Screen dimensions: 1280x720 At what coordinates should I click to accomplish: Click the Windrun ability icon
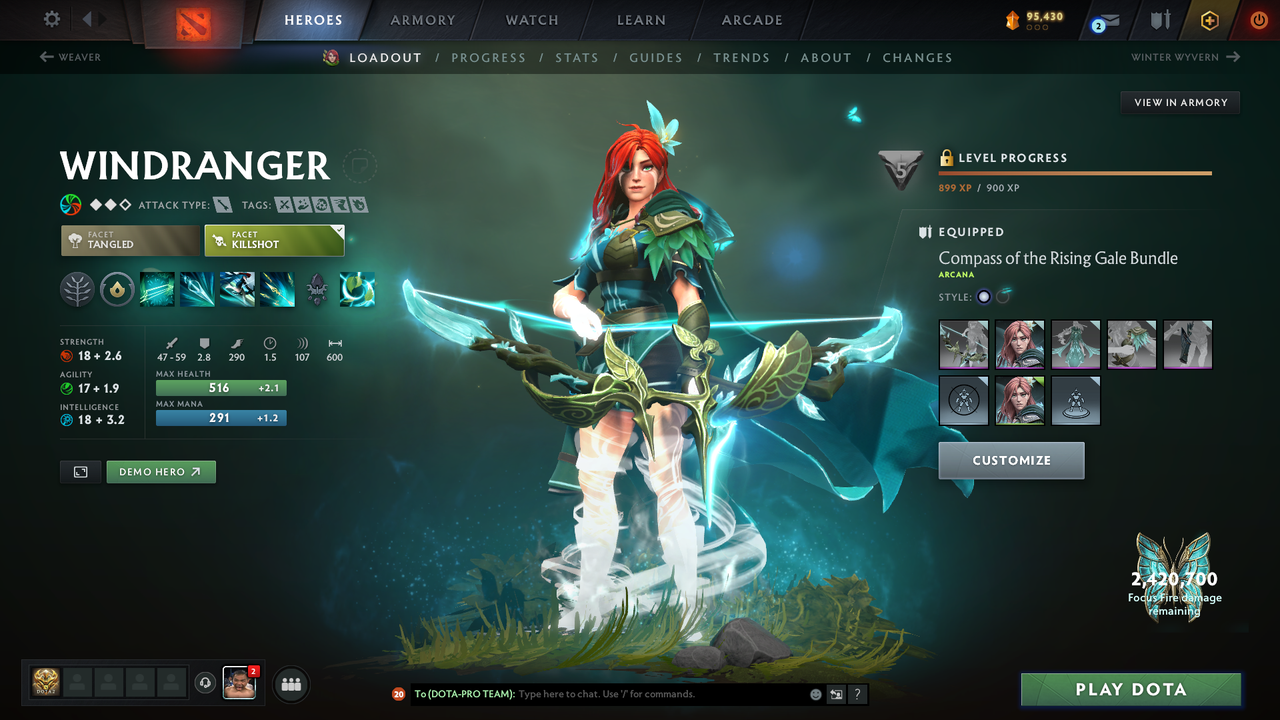tap(237, 290)
